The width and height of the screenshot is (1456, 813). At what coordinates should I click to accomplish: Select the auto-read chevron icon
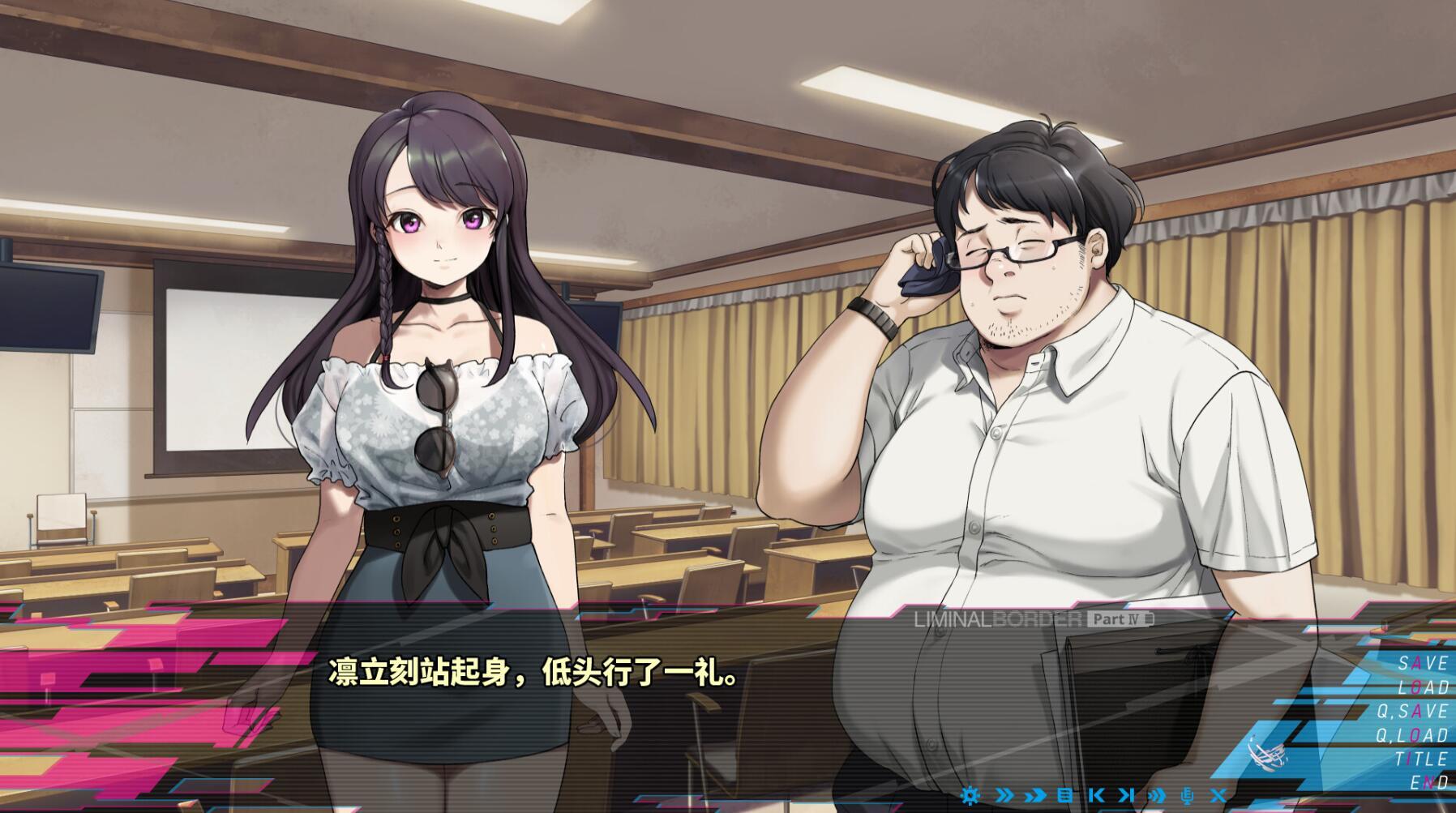[x=1036, y=795]
